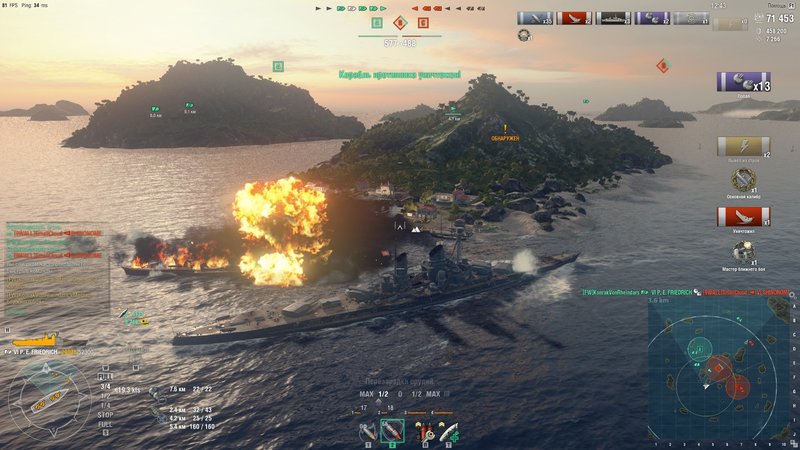Click the Close Quarters Expert achievement medal
Image resolution: width=800 pixels, height=450 pixels.
[743, 250]
